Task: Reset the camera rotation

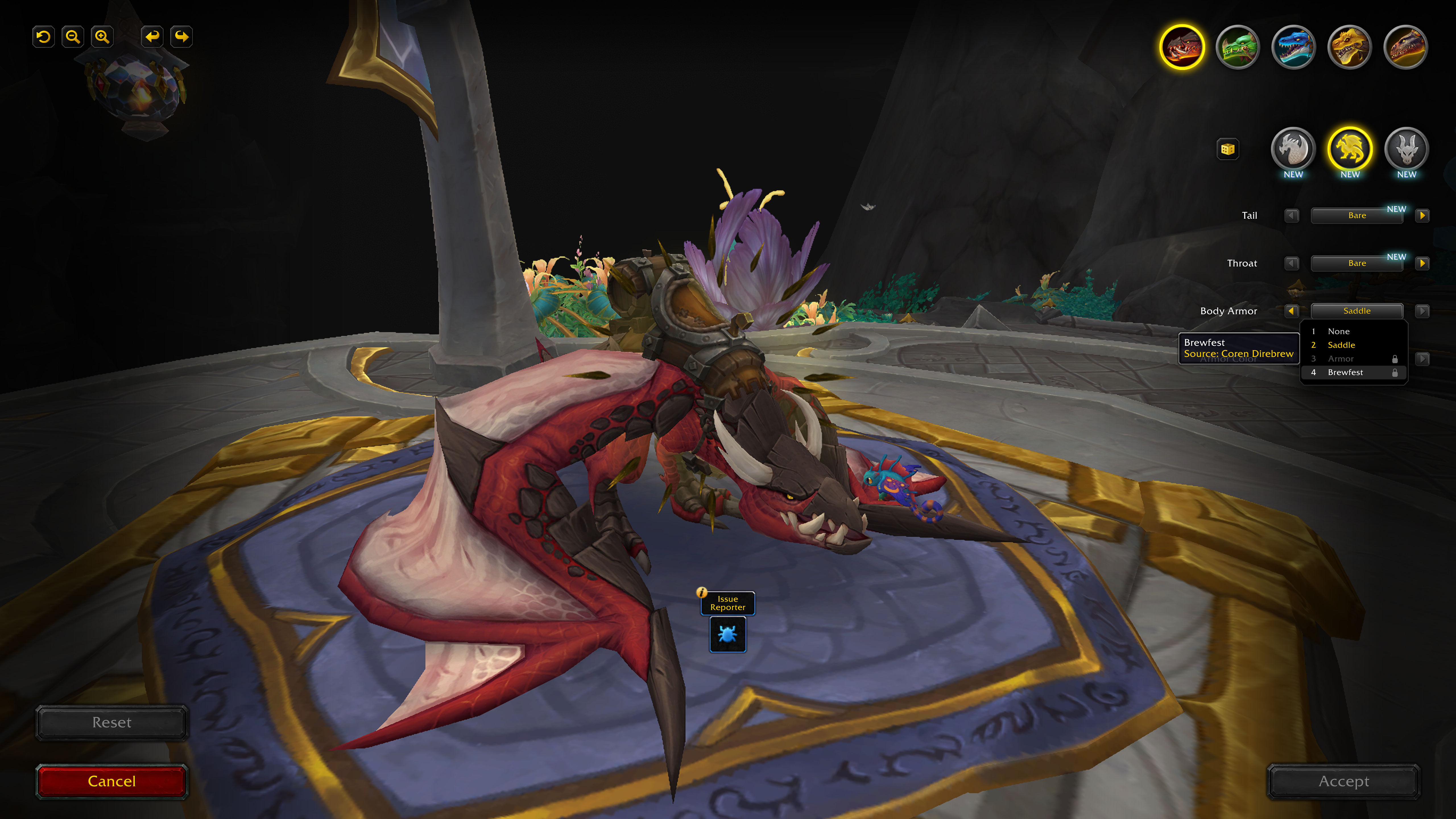Action: (44, 37)
